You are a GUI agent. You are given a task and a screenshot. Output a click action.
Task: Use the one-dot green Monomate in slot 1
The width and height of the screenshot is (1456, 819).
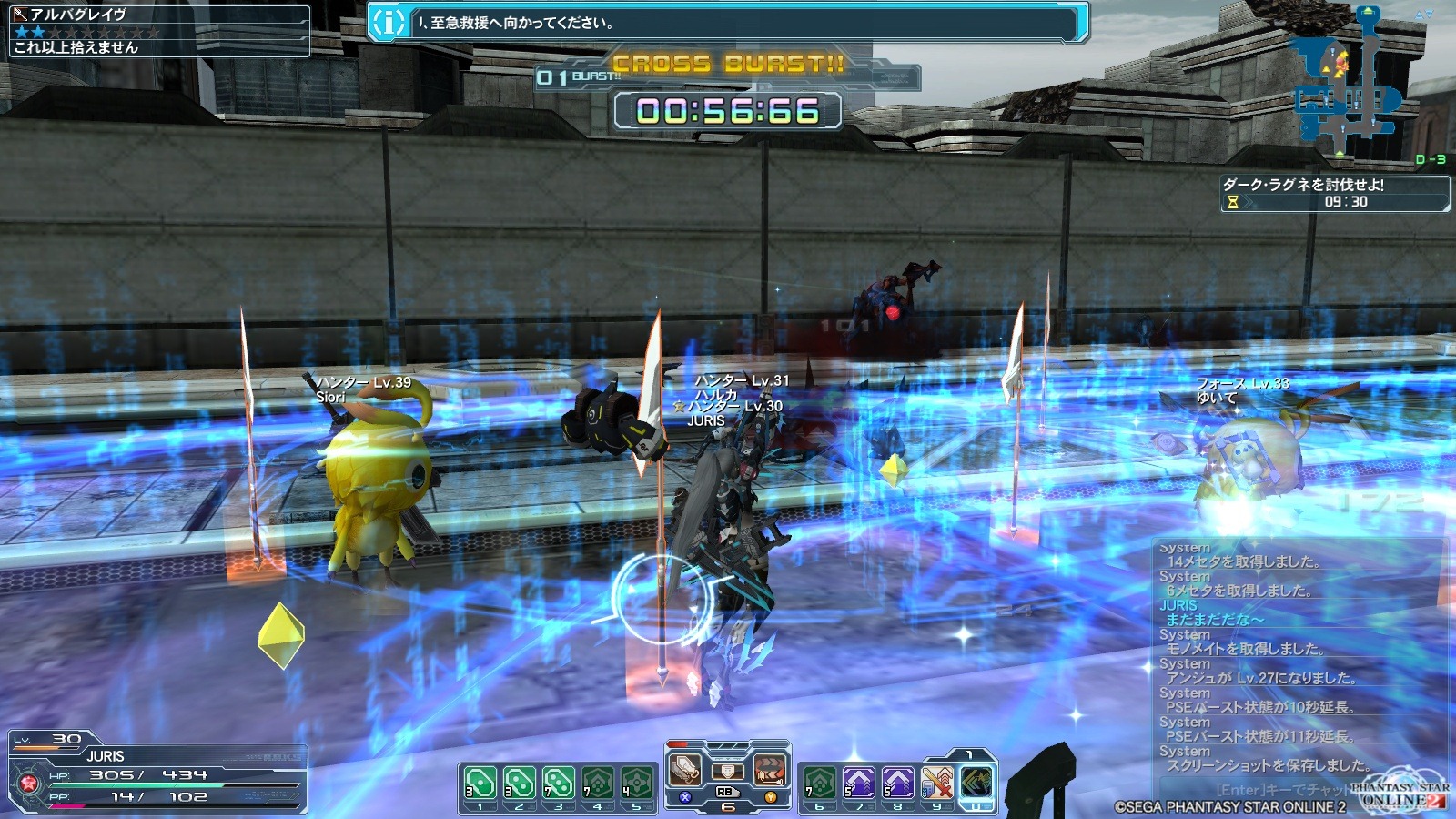(480, 783)
